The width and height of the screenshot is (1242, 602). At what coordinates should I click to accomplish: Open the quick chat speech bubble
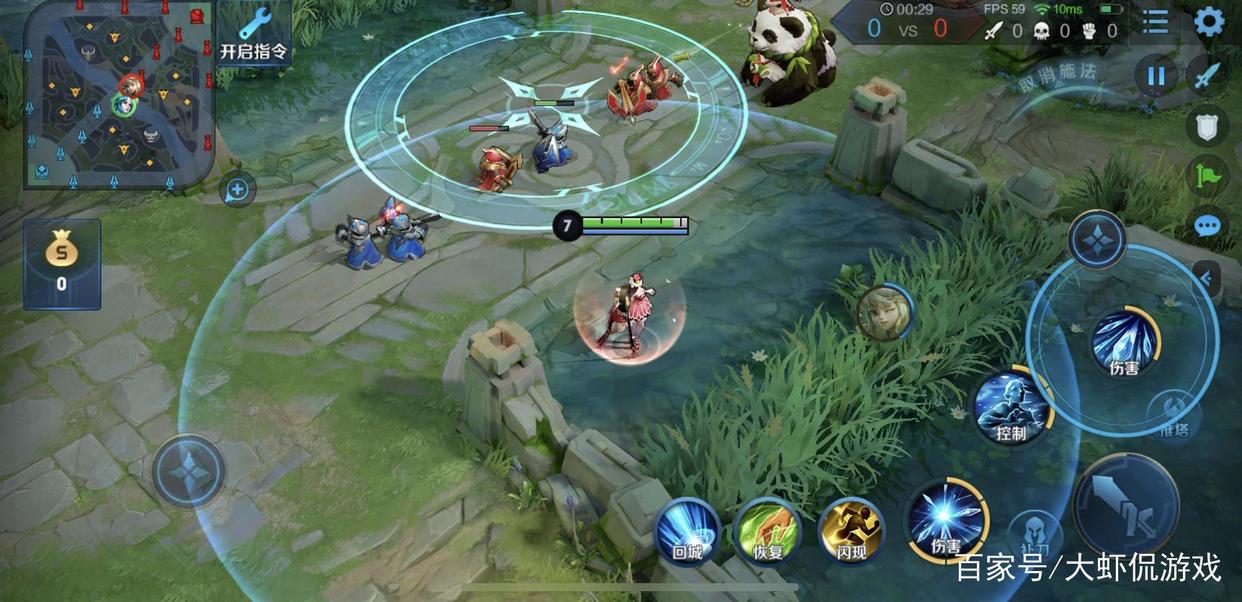coord(1208,224)
